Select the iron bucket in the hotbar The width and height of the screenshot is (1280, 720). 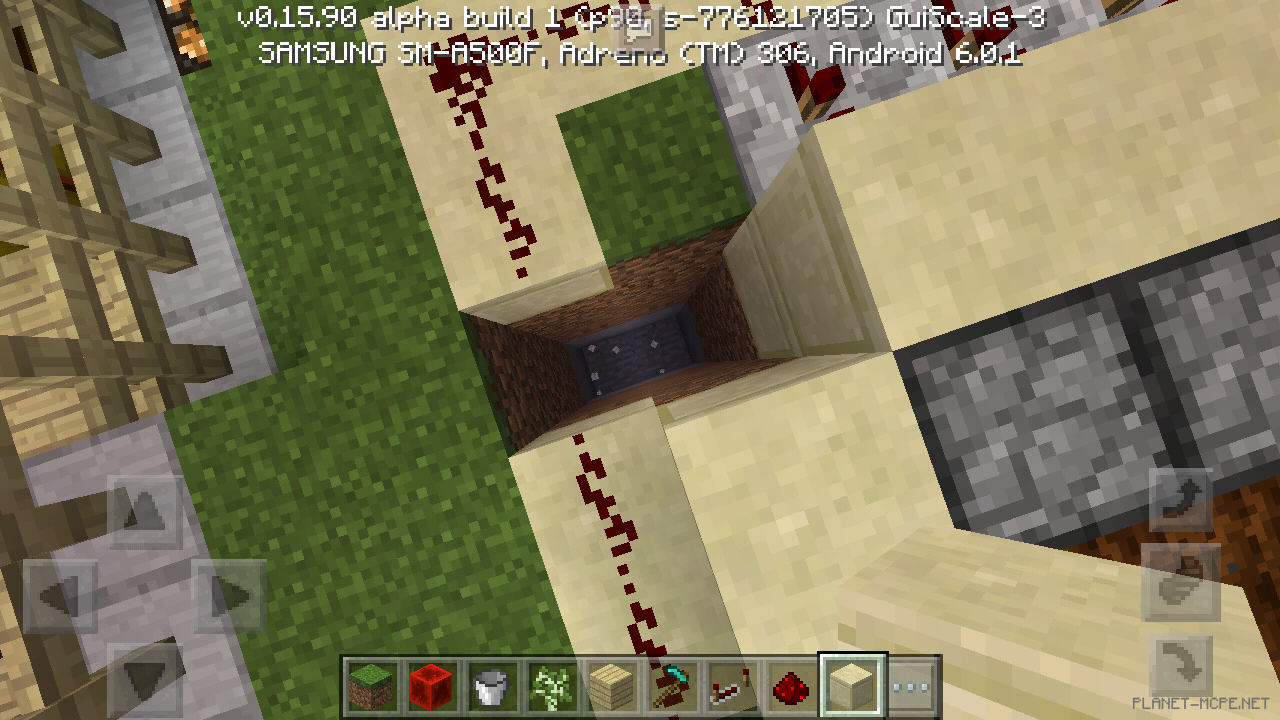coord(490,684)
